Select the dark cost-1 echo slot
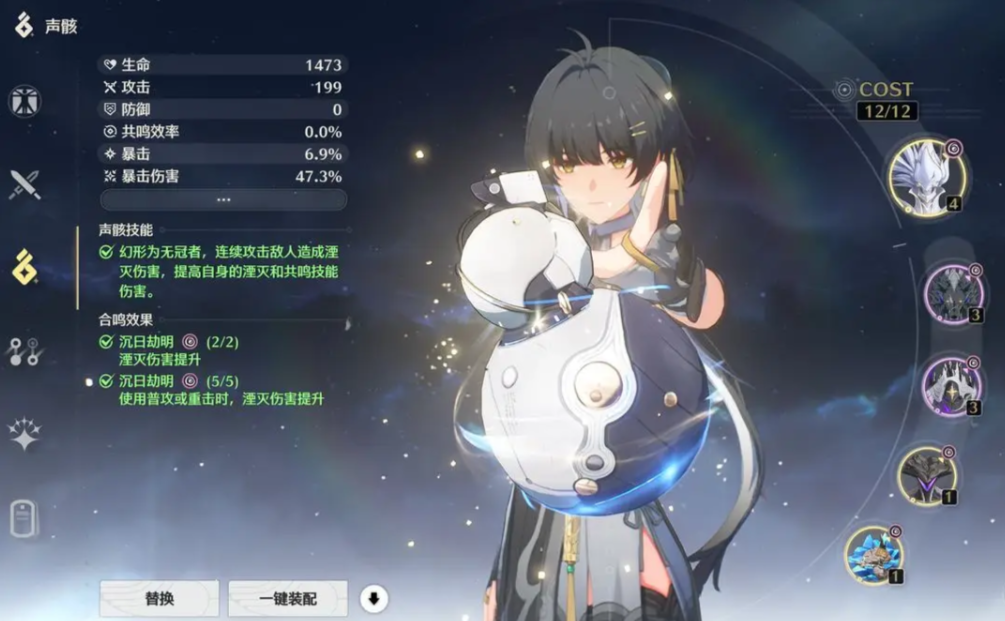This screenshot has width=1005, height=621. pos(927,475)
